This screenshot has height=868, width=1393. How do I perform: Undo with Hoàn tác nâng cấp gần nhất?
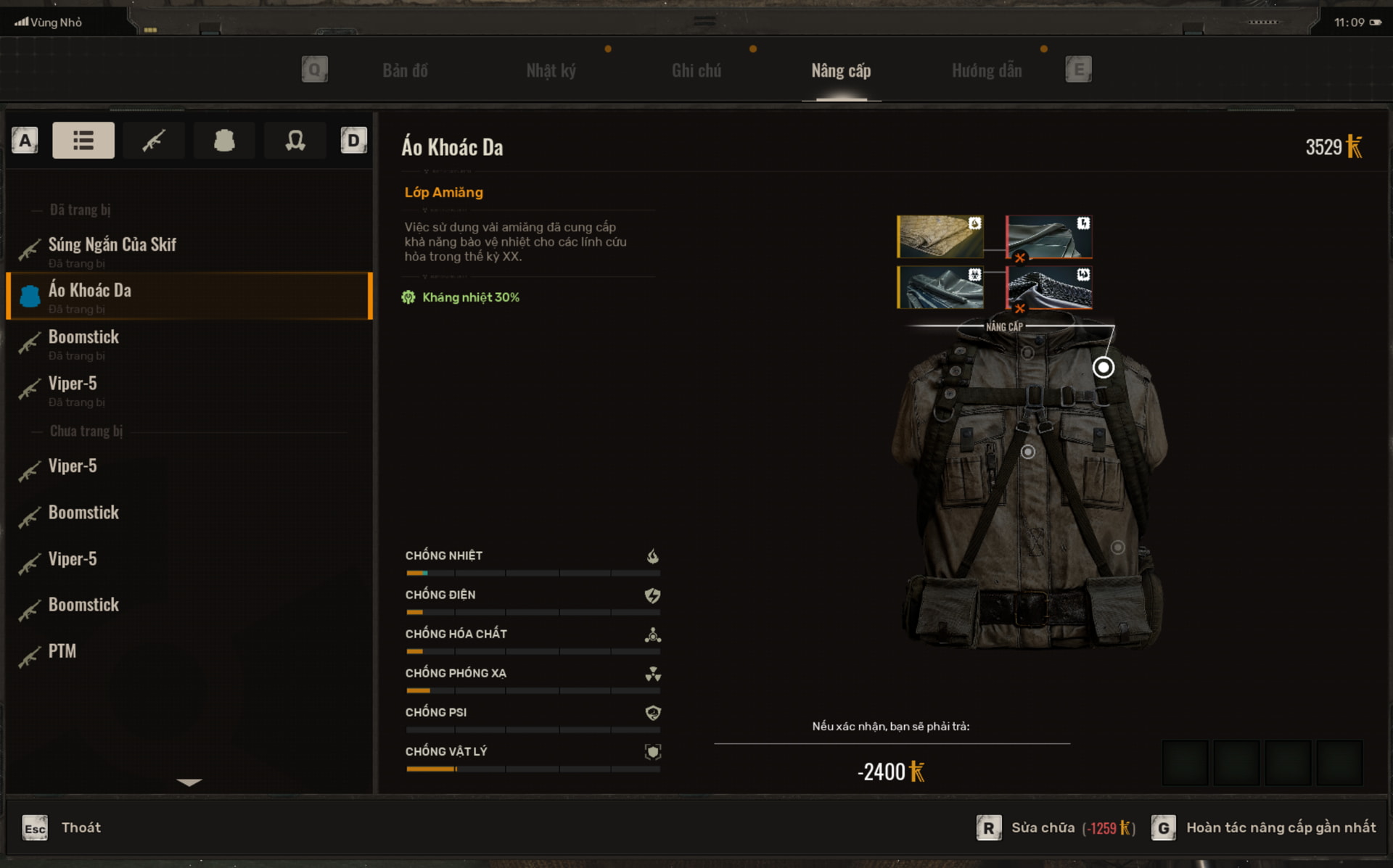point(1280,827)
